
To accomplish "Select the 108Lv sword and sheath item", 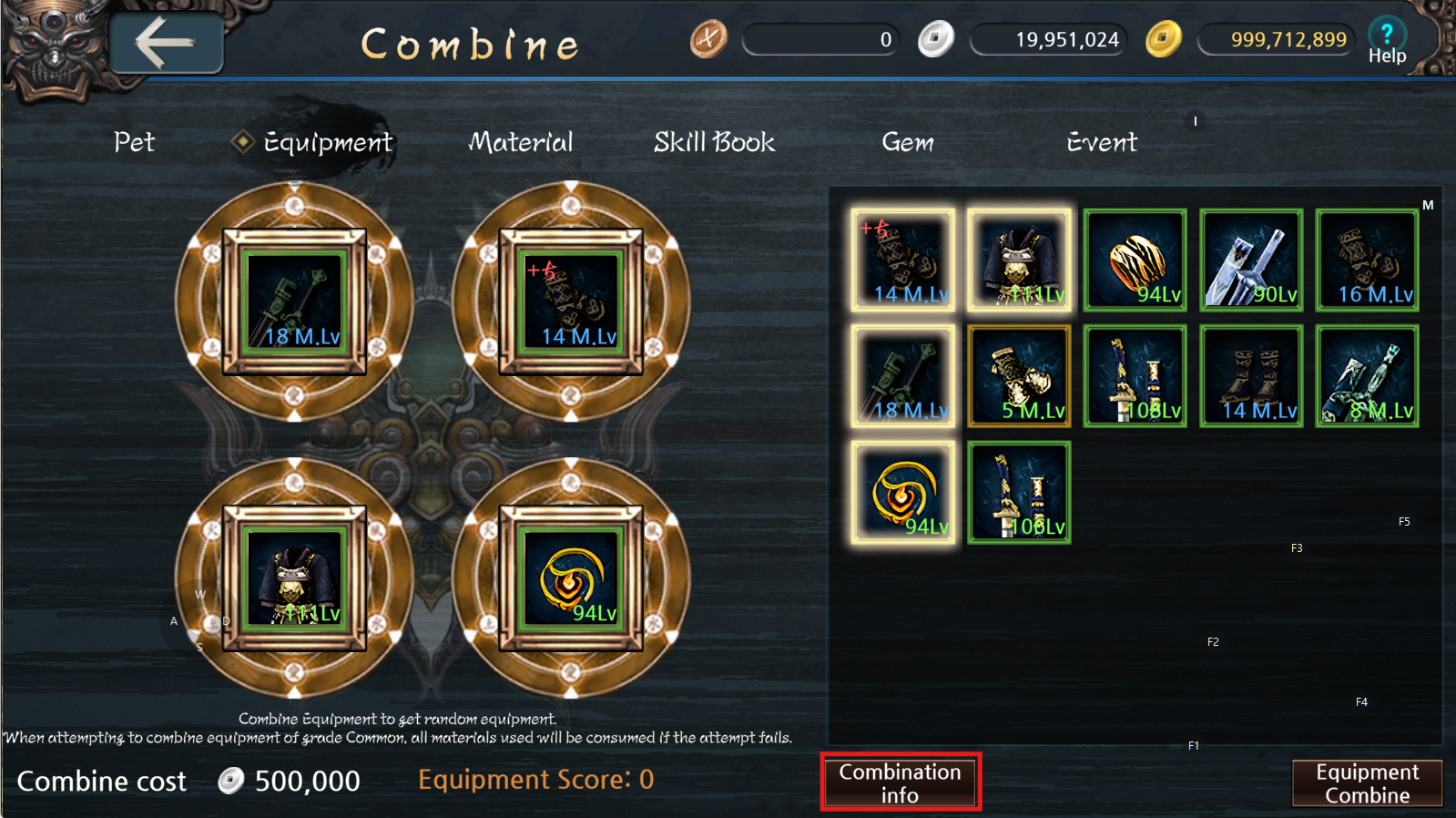I will [x=1135, y=375].
